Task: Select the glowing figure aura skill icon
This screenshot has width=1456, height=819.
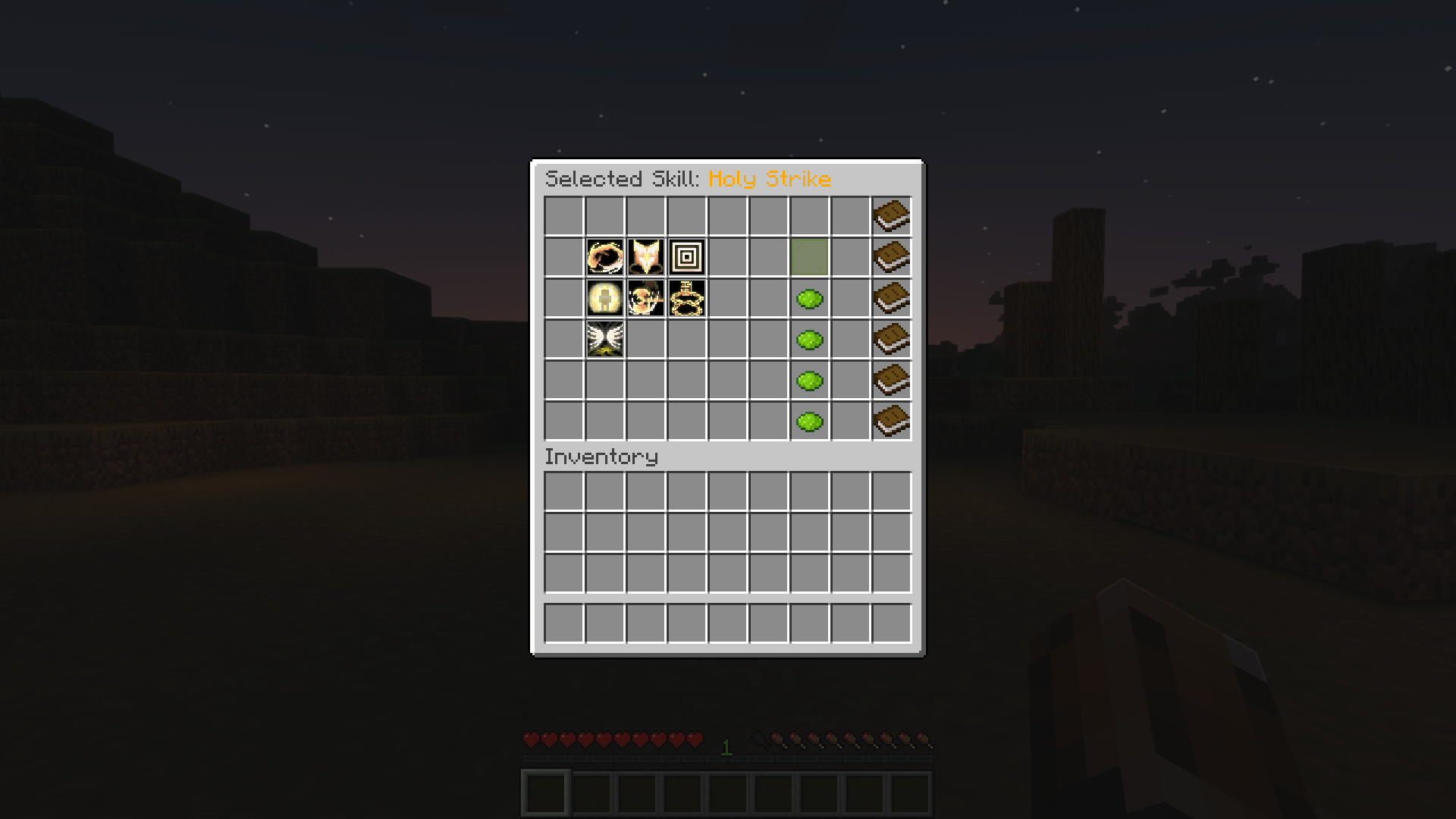Action: [604, 299]
